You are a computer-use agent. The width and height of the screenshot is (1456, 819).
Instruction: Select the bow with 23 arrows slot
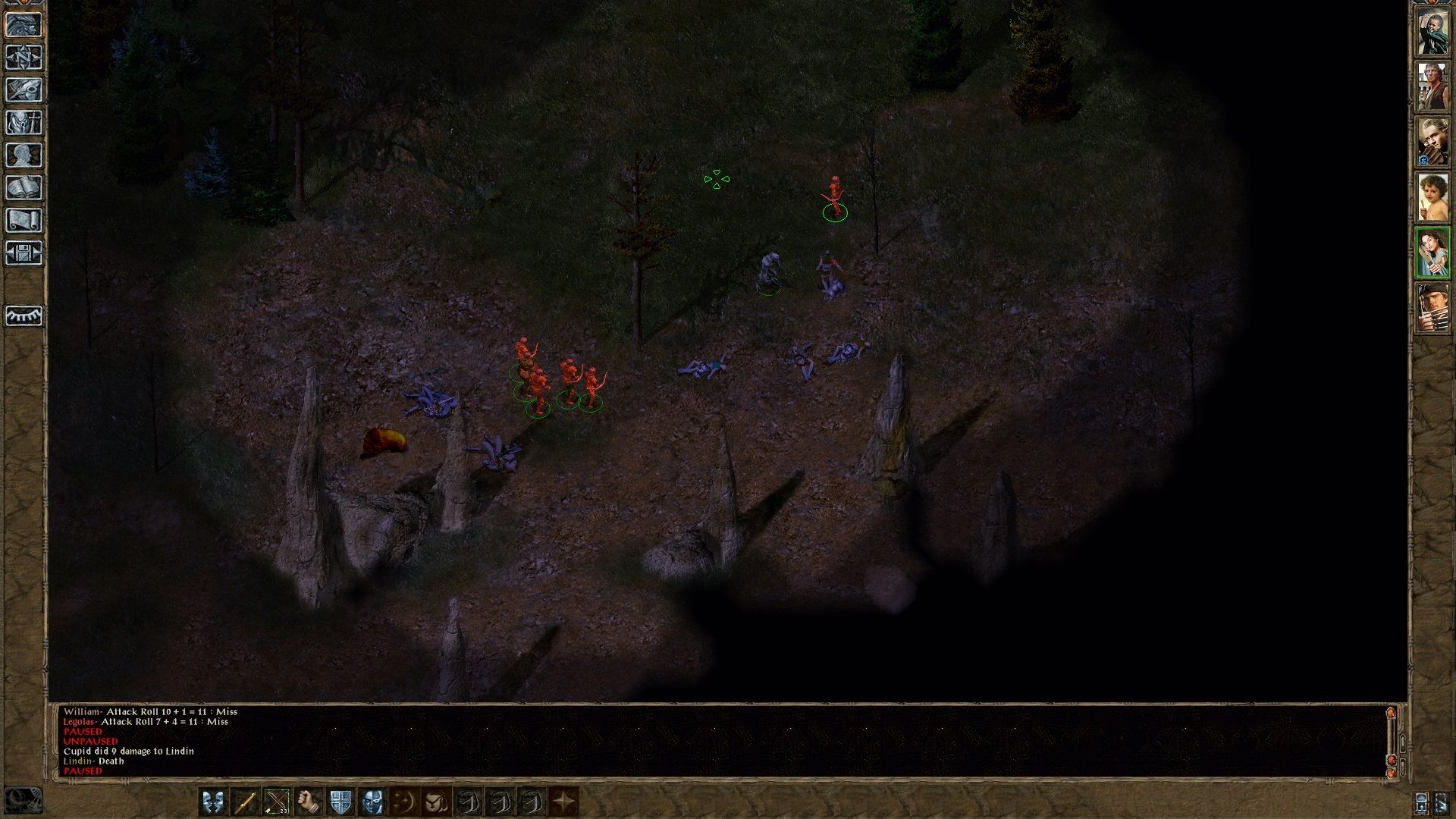277,802
